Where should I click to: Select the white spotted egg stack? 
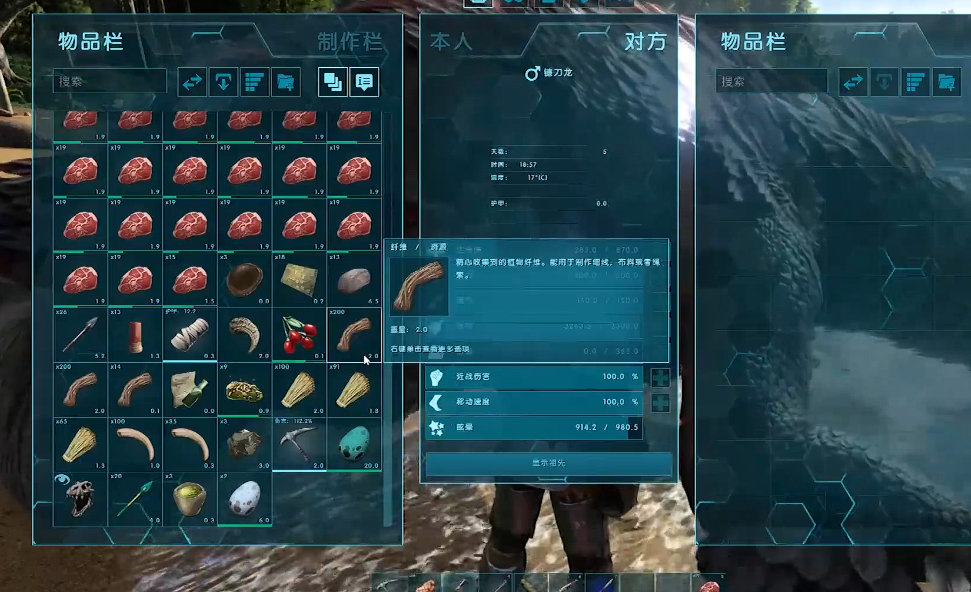[244, 497]
